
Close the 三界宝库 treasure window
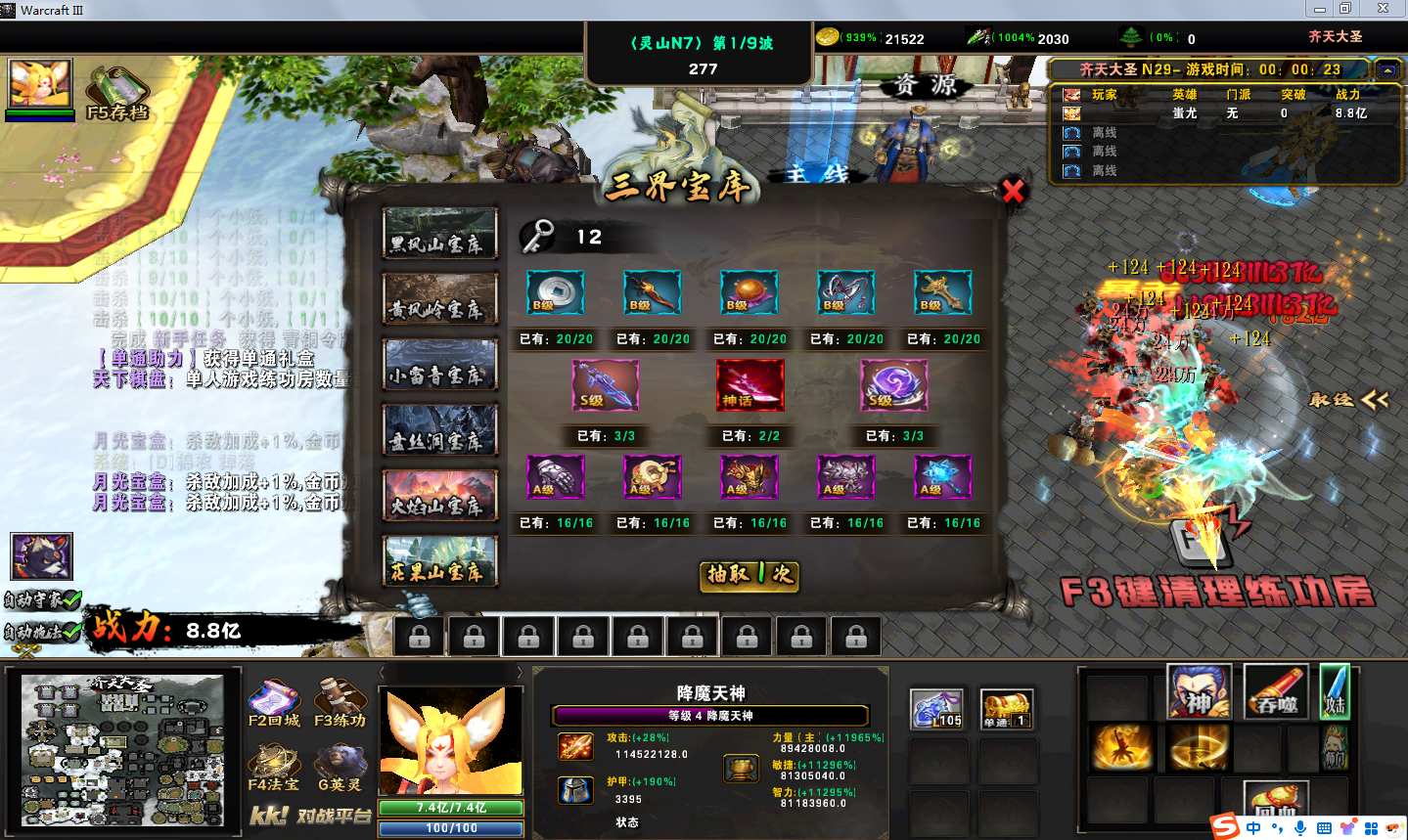pyautogui.click(x=1013, y=191)
